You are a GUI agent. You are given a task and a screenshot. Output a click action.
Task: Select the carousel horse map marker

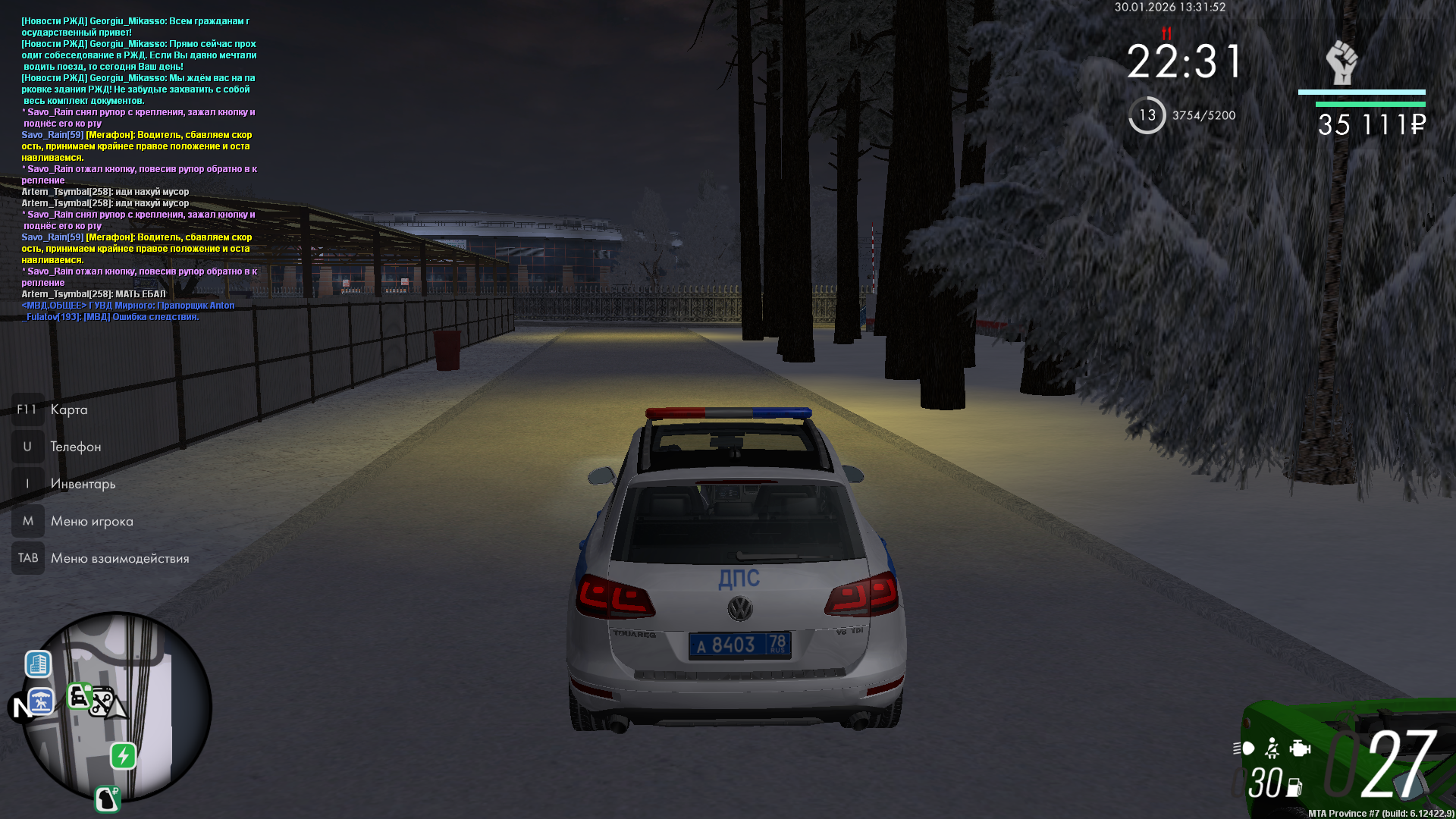coord(41,701)
